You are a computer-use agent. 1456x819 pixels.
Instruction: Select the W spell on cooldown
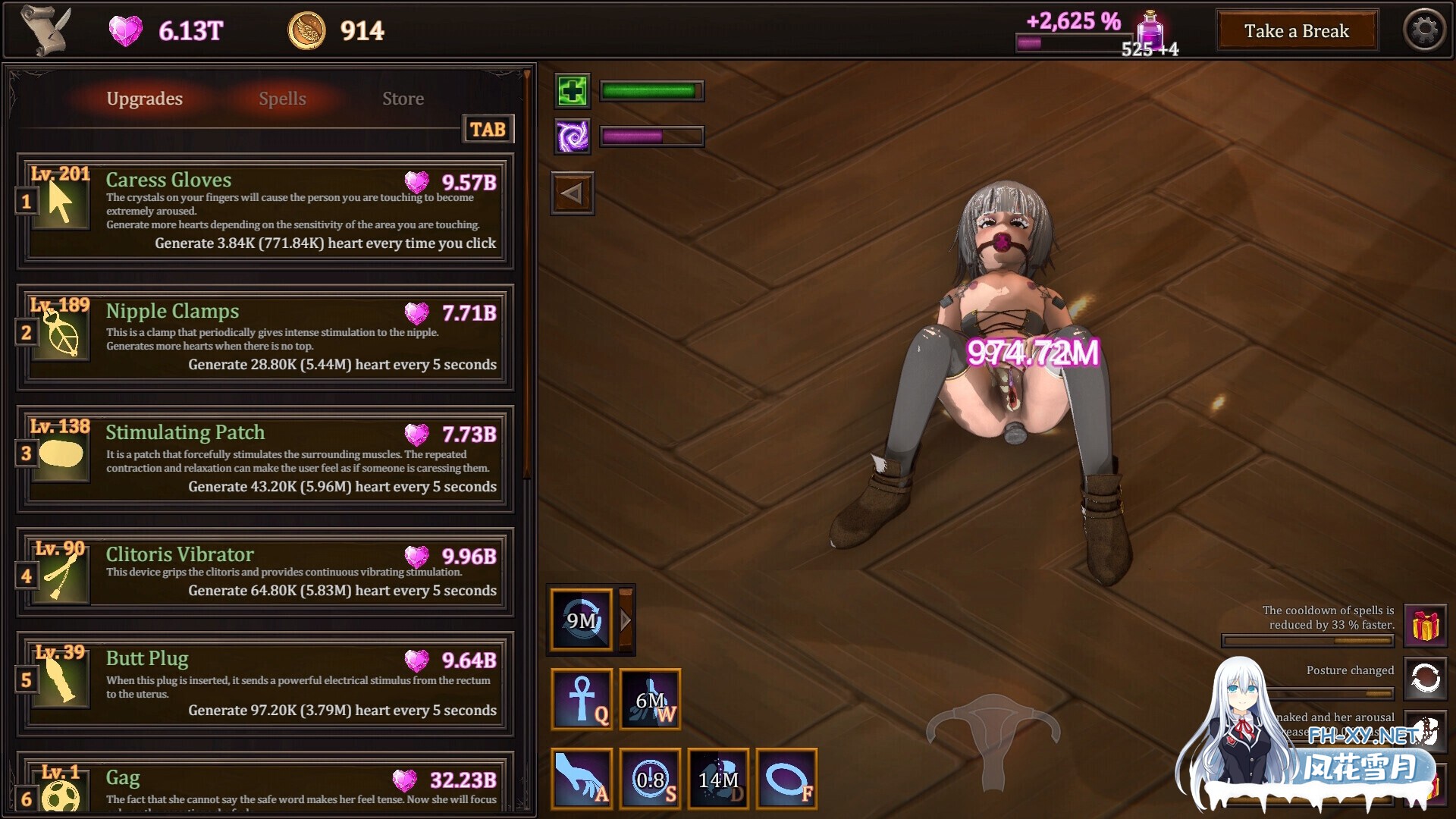pyautogui.click(x=650, y=699)
